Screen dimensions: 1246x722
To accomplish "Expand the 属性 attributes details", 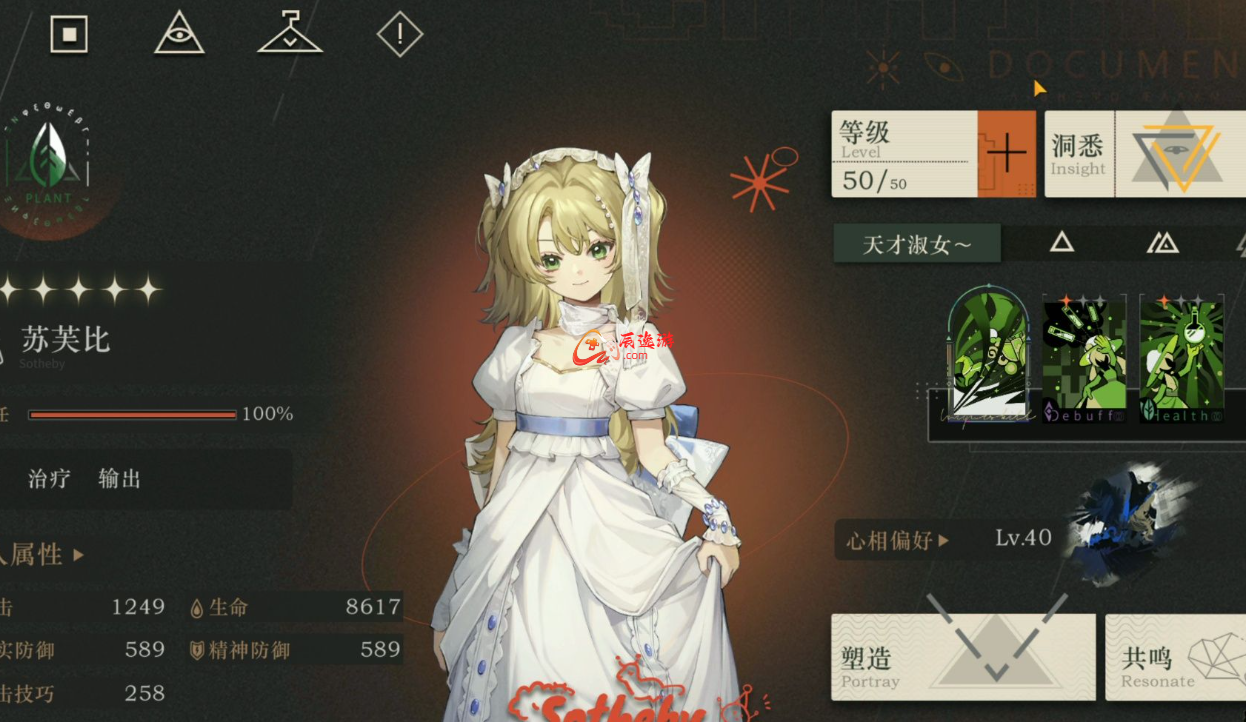I will click(45, 554).
